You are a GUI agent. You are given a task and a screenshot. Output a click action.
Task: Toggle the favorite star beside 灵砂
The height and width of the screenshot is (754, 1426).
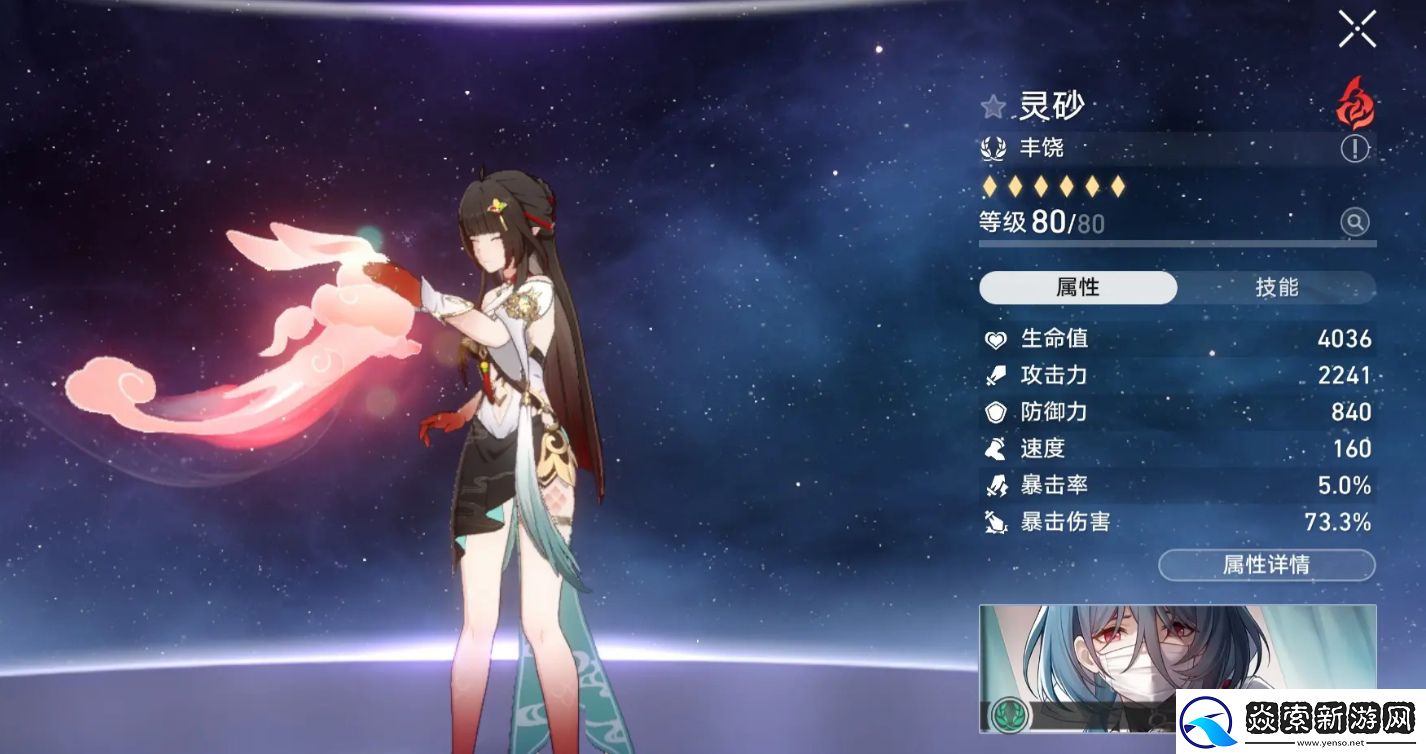pyautogui.click(x=993, y=107)
